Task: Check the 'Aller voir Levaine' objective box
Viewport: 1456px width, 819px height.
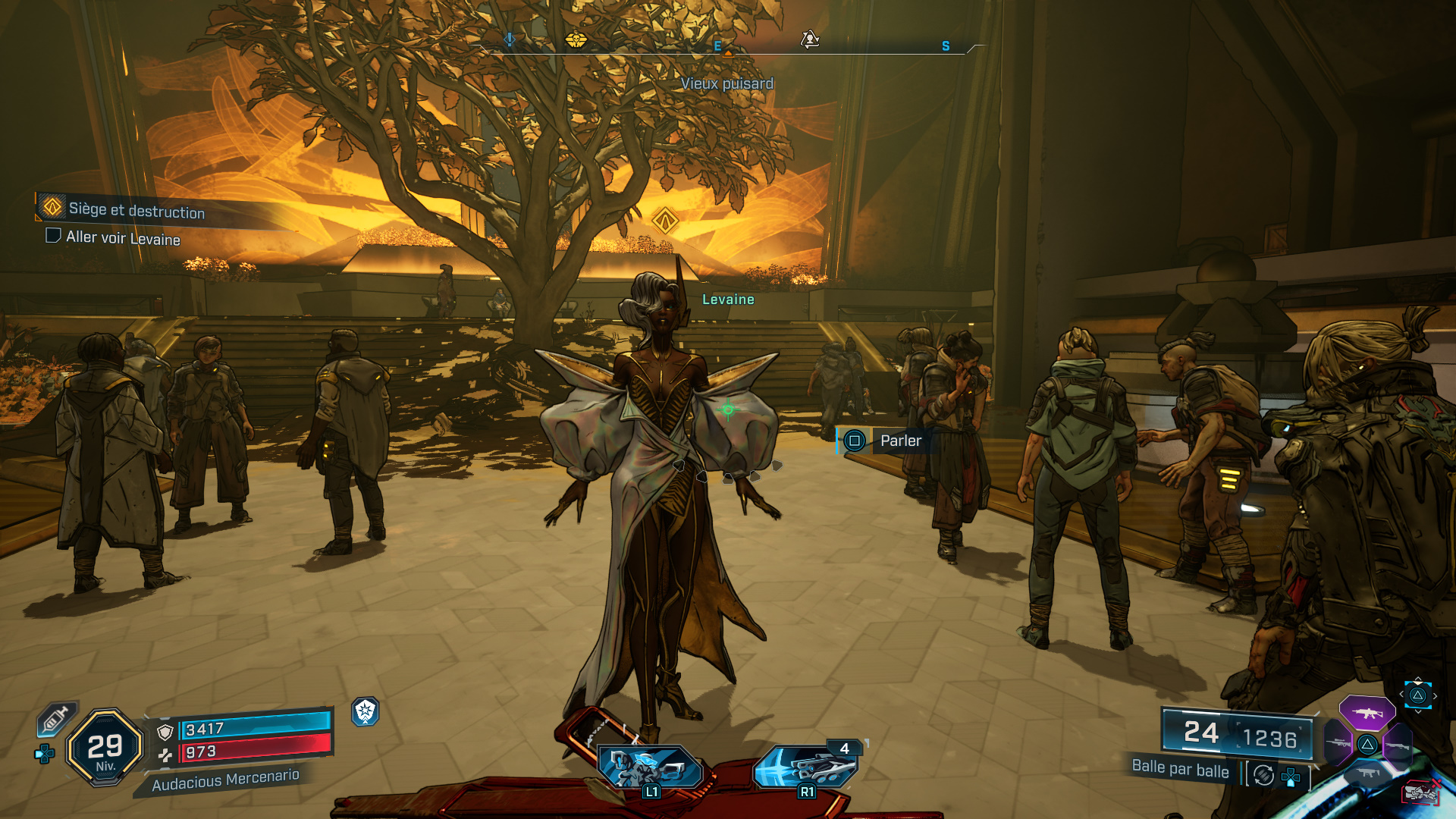Action: click(52, 239)
